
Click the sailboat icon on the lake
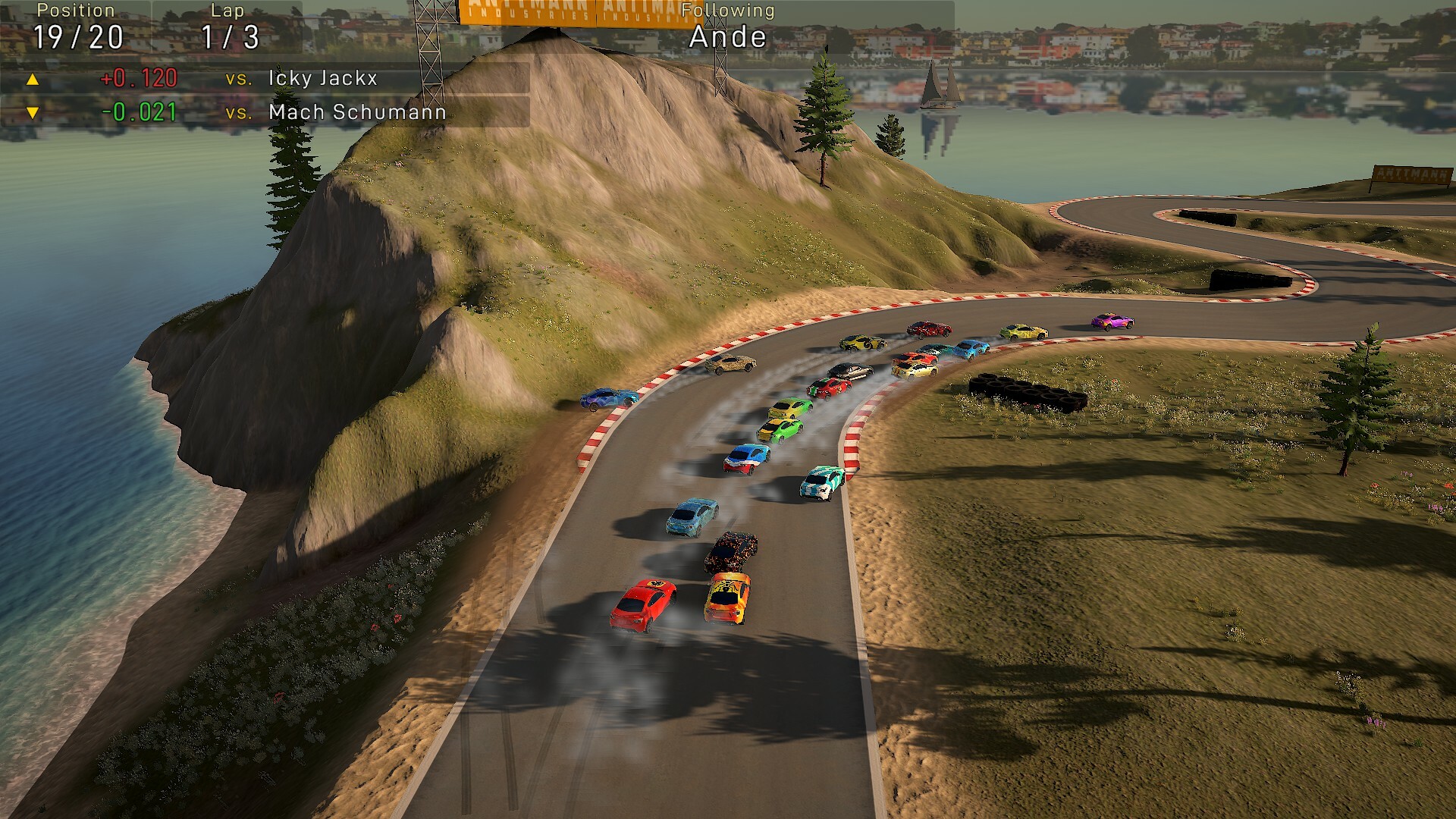tap(940, 83)
